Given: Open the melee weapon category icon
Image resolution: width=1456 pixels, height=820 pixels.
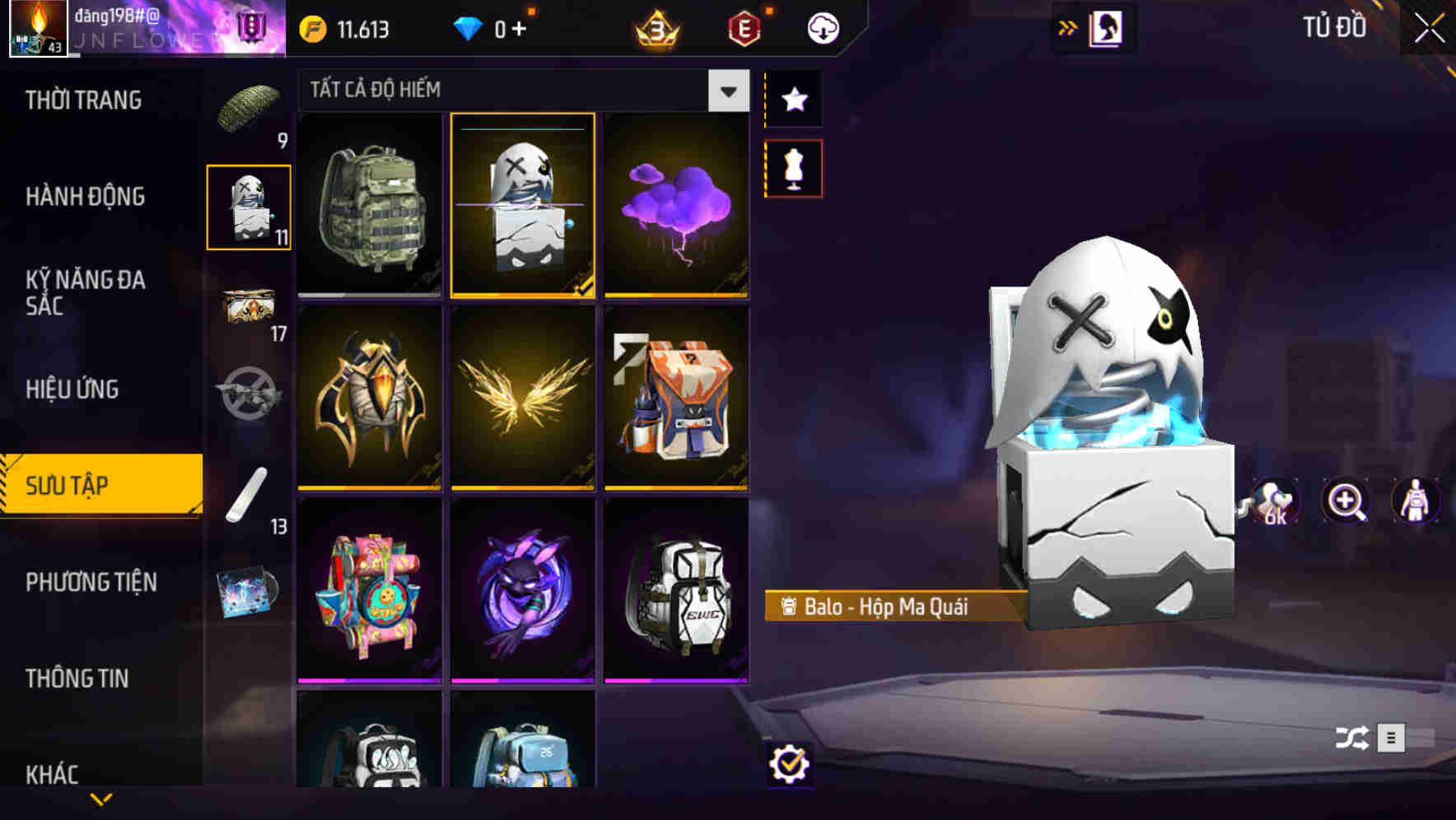Looking at the screenshot, I should tap(249, 494).
